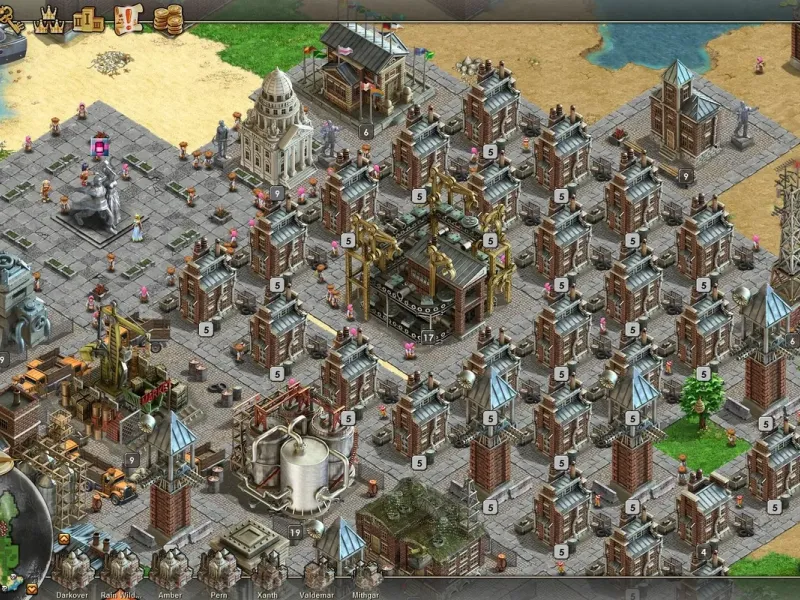
Task: Switch to the Amber city
Action: point(170,569)
